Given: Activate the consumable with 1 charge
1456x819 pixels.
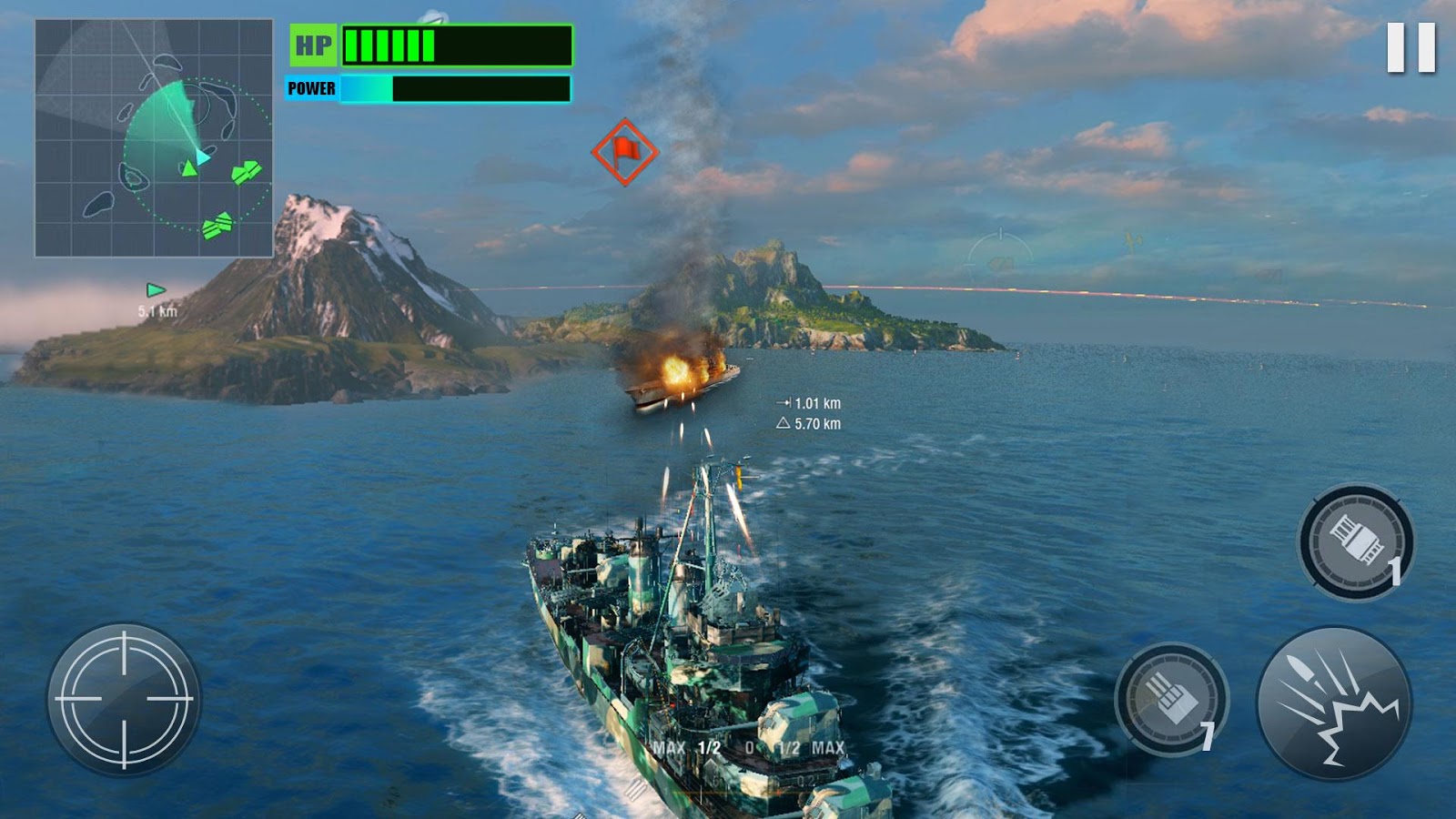Looking at the screenshot, I should [1356, 542].
